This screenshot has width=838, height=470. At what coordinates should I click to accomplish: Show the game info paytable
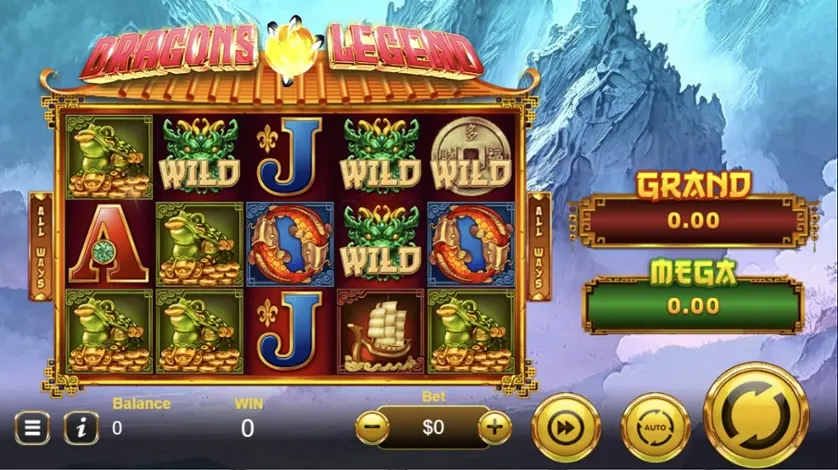pos(81,429)
